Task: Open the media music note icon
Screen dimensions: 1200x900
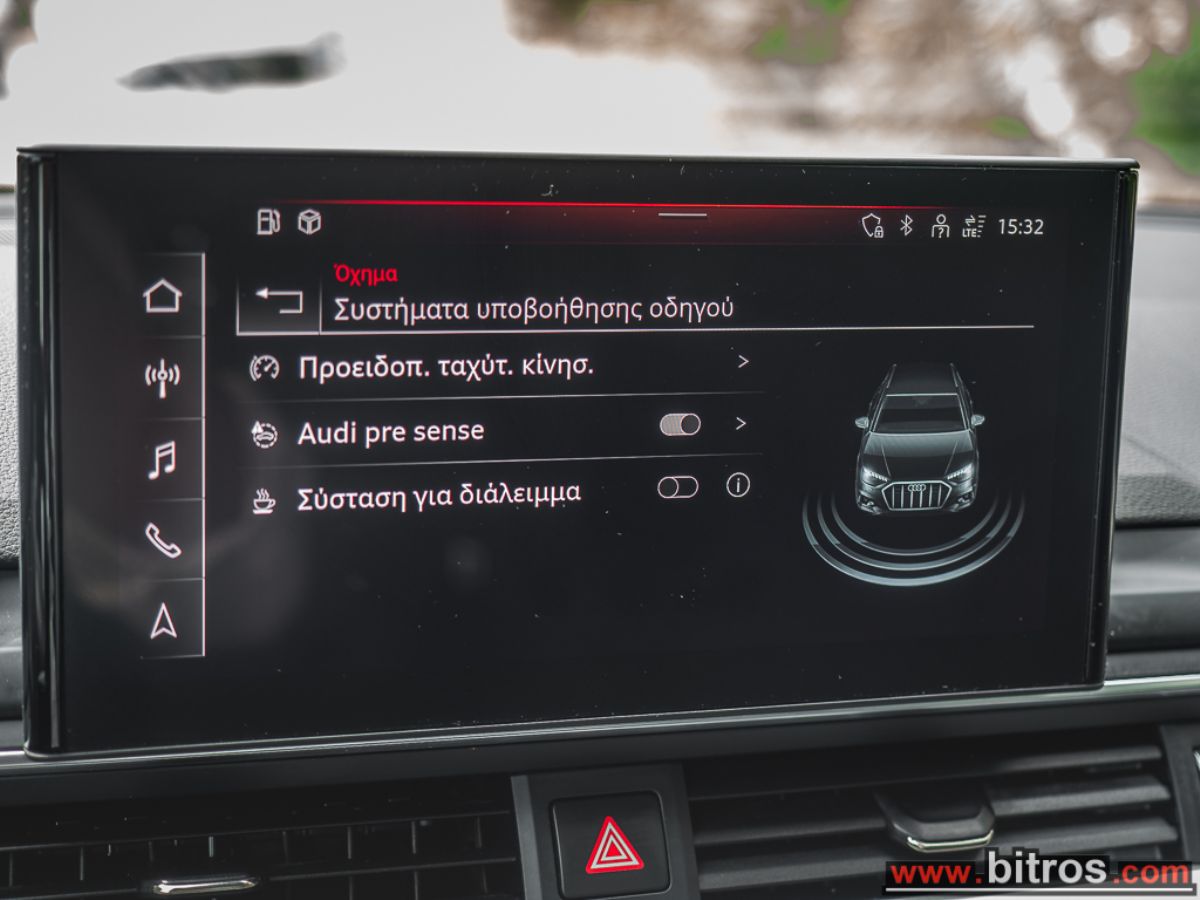Action: click(x=162, y=460)
